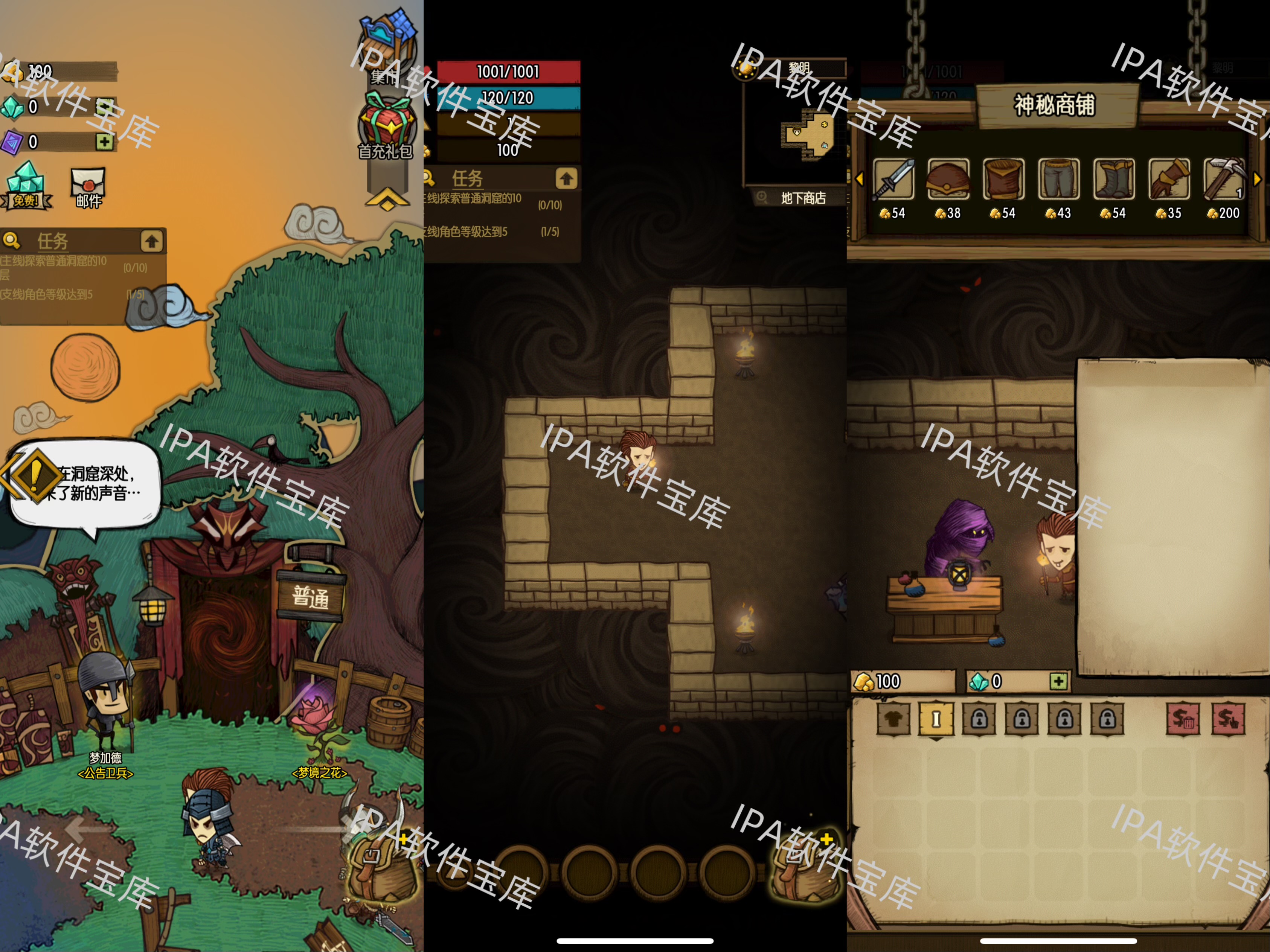Click the sell button with trash can
The image size is (1270, 952).
(1183, 718)
